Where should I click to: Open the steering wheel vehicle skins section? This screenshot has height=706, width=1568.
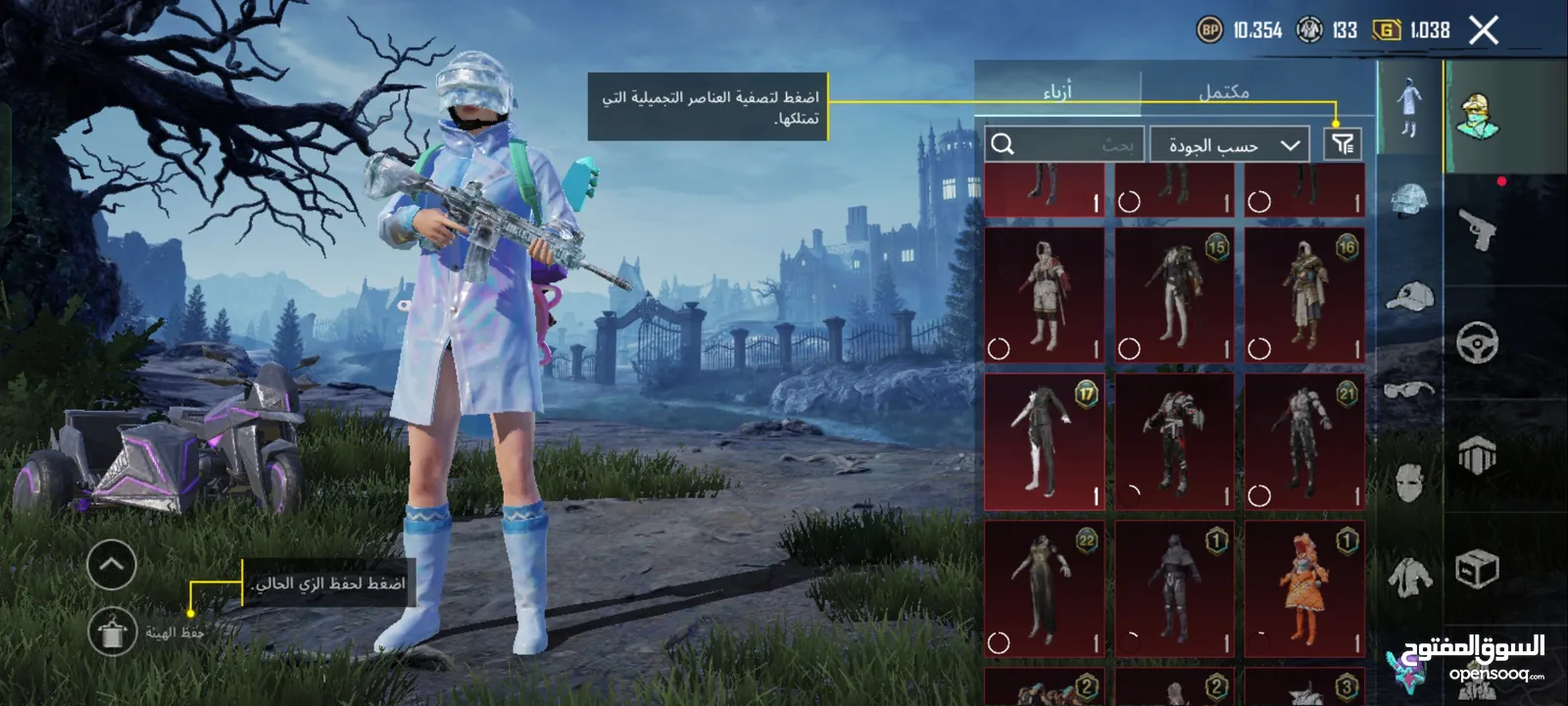point(1478,343)
